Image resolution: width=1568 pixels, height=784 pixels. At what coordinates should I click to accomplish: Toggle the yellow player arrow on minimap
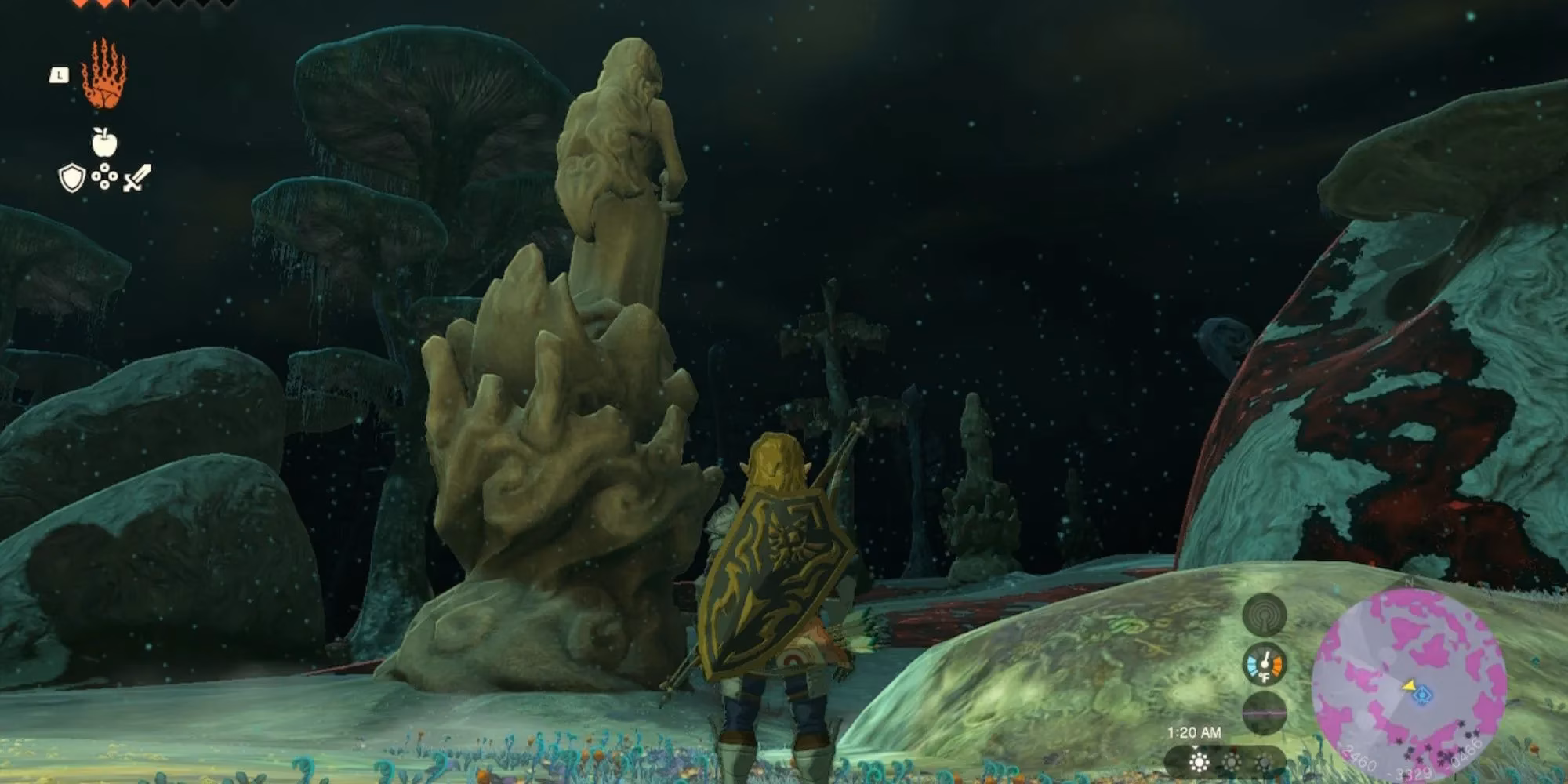pyautogui.click(x=1410, y=685)
